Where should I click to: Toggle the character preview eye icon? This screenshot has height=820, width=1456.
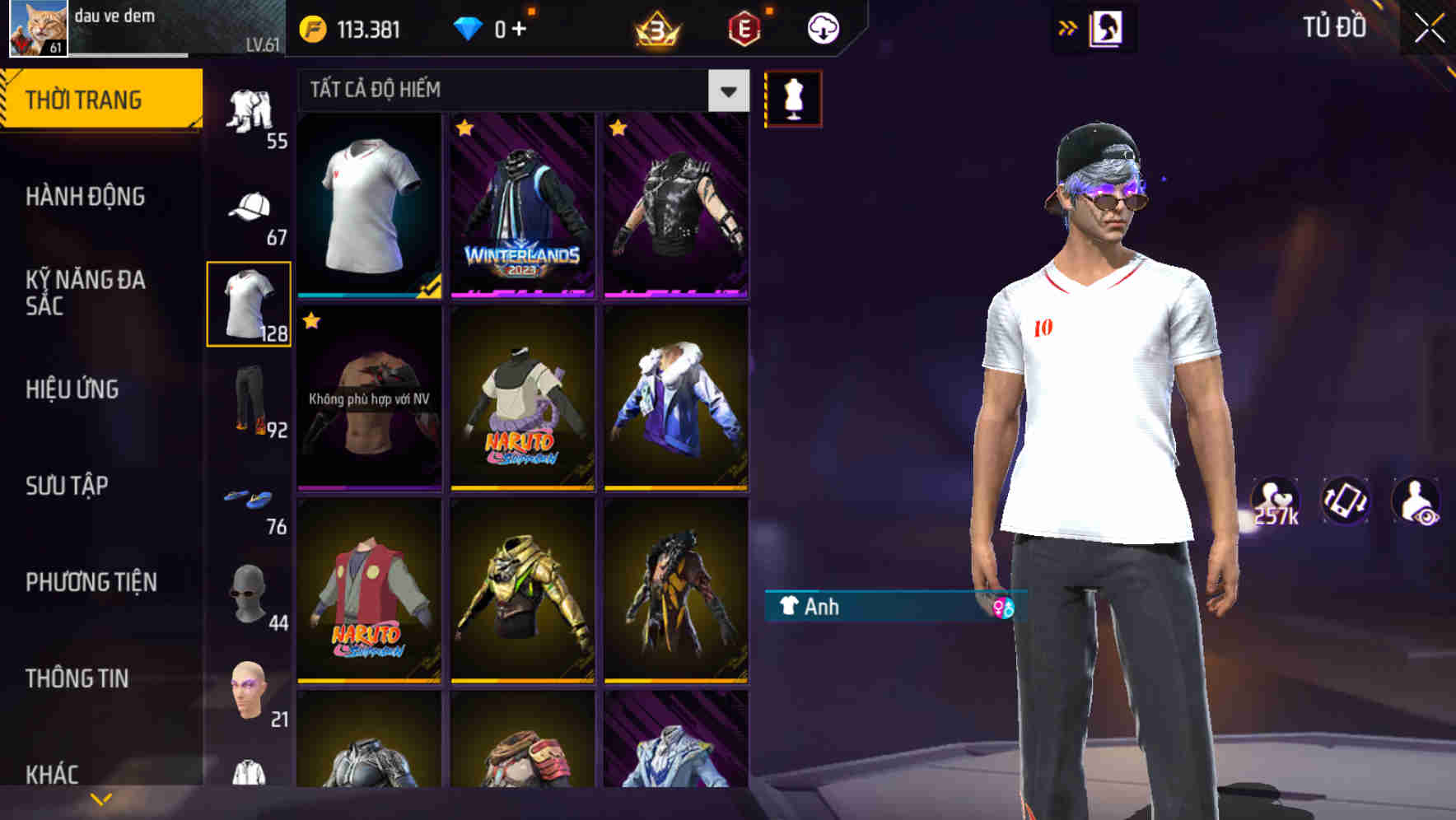coord(1415,501)
